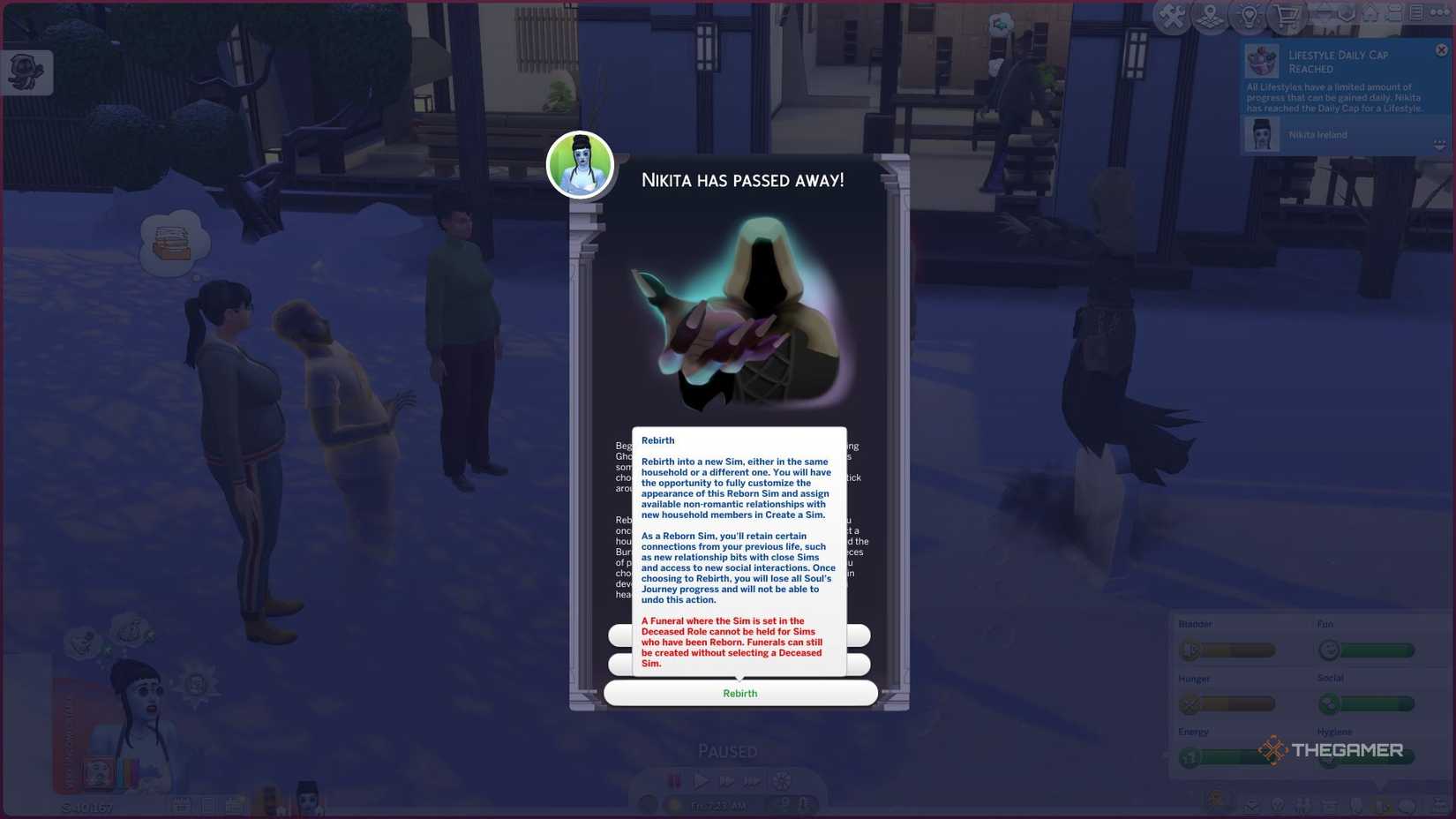Click the snowflake weather icon near playback controls
The width and height of the screenshot is (1456, 819).
click(x=783, y=780)
